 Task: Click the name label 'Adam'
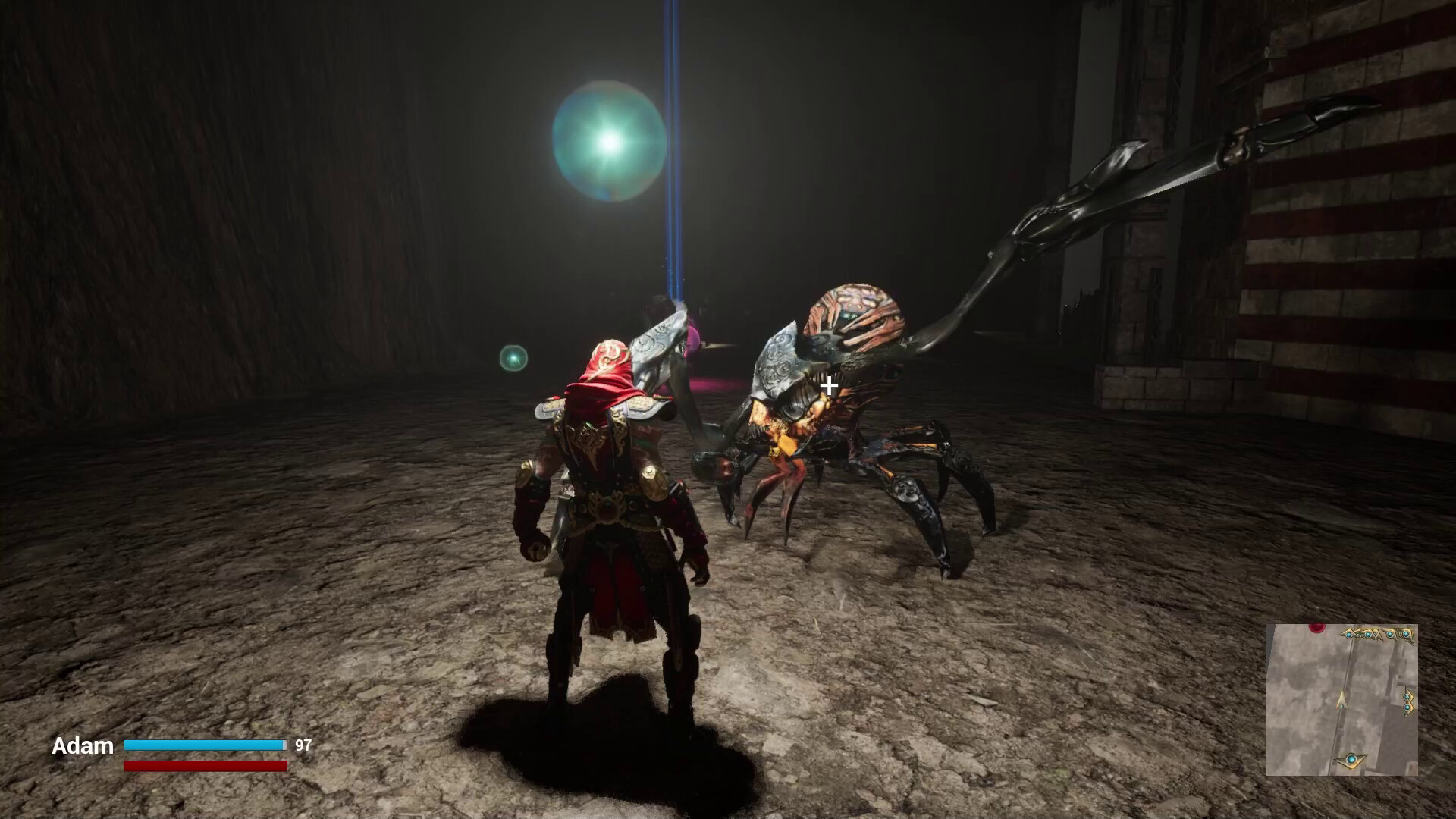coord(83,747)
